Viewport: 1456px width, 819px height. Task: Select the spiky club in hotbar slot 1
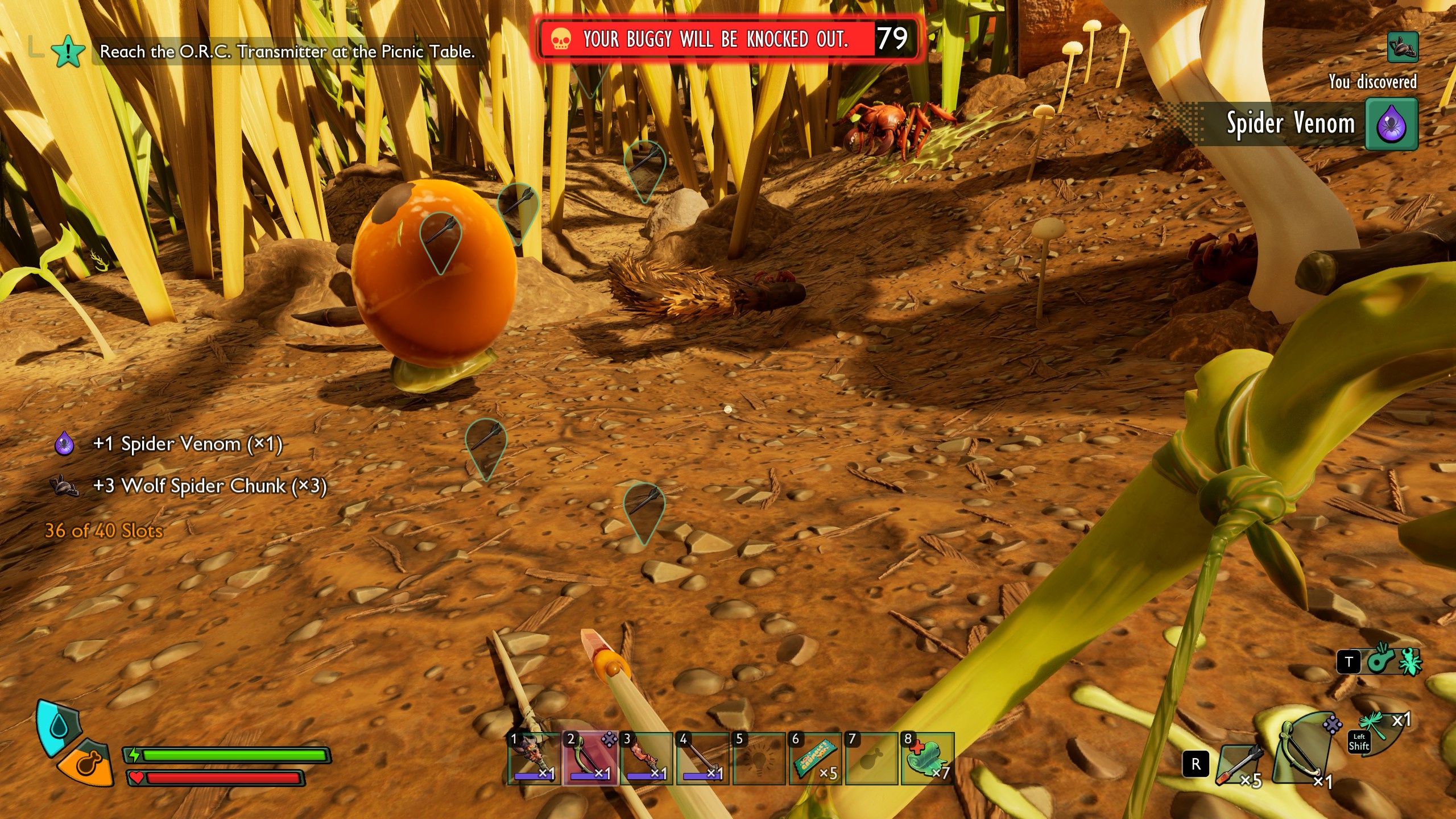(x=533, y=758)
